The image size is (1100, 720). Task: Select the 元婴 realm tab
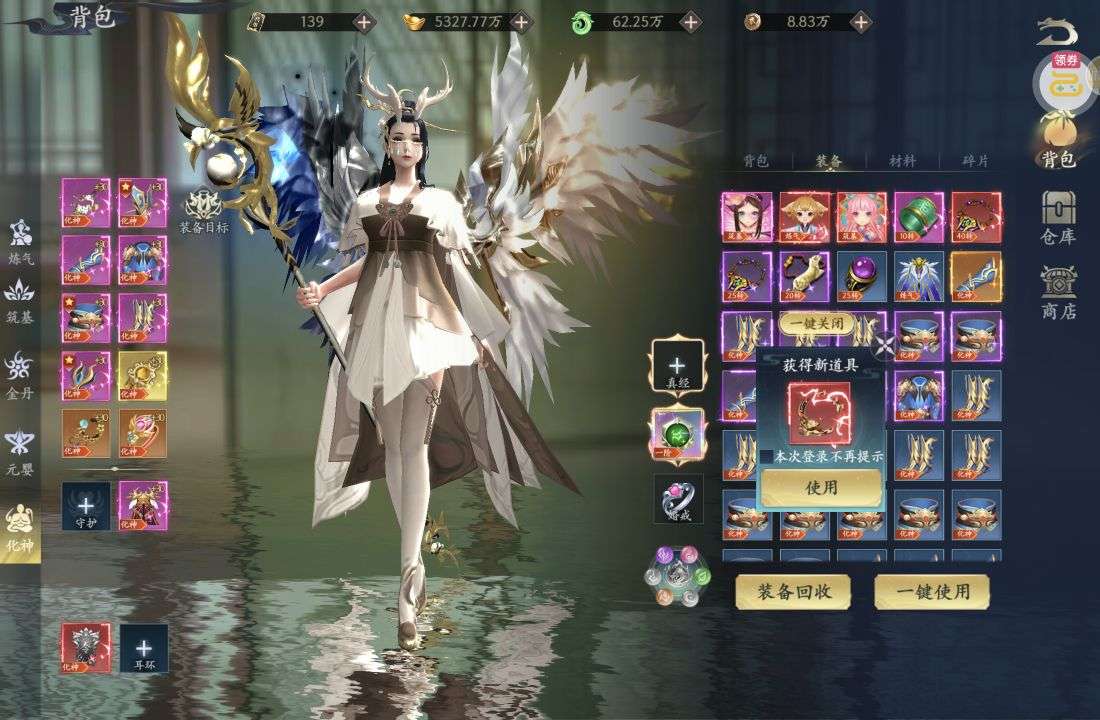[21, 452]
